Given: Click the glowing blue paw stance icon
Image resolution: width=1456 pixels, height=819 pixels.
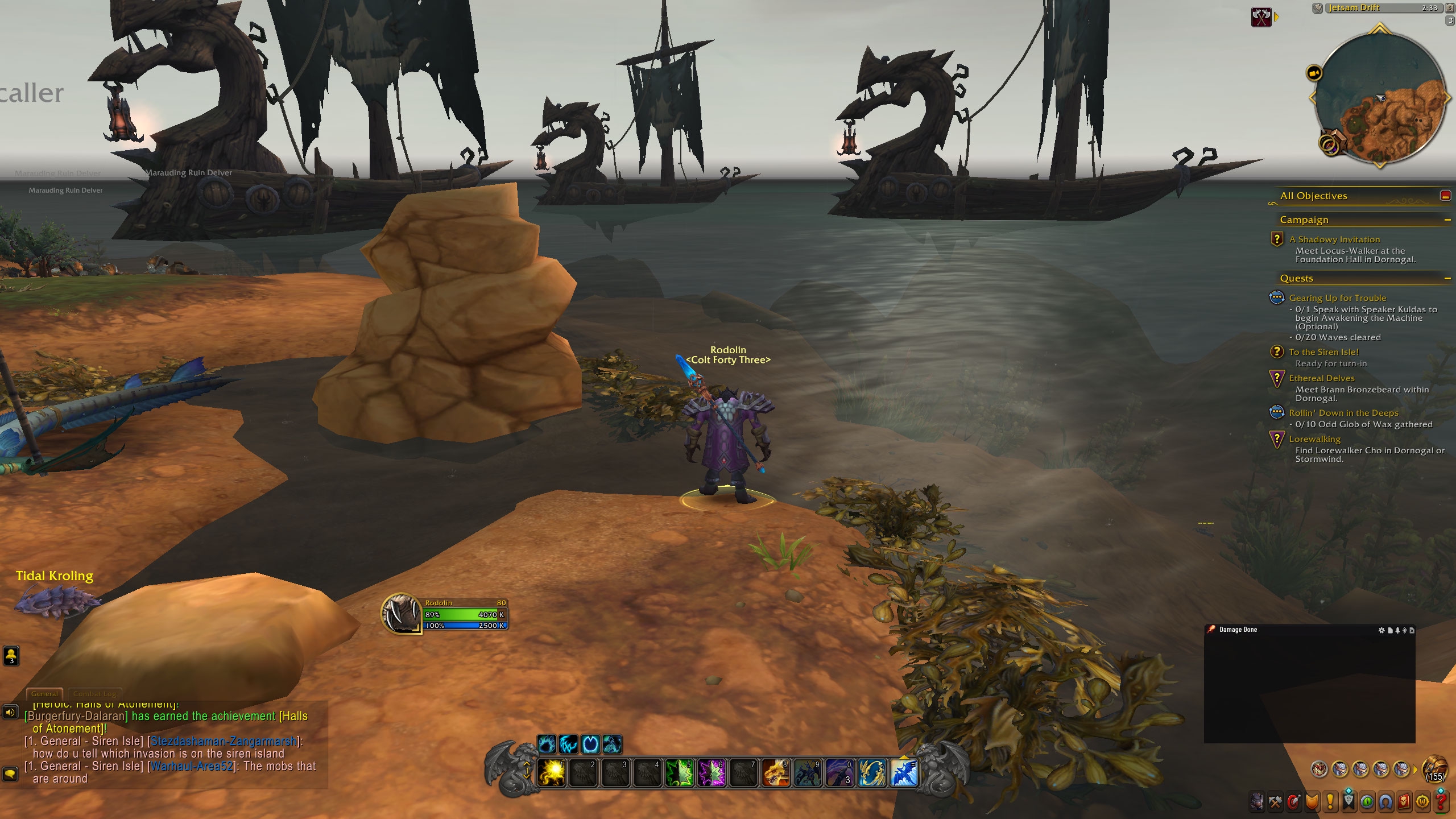Looking at the screenshot, I should coord(547,744).
